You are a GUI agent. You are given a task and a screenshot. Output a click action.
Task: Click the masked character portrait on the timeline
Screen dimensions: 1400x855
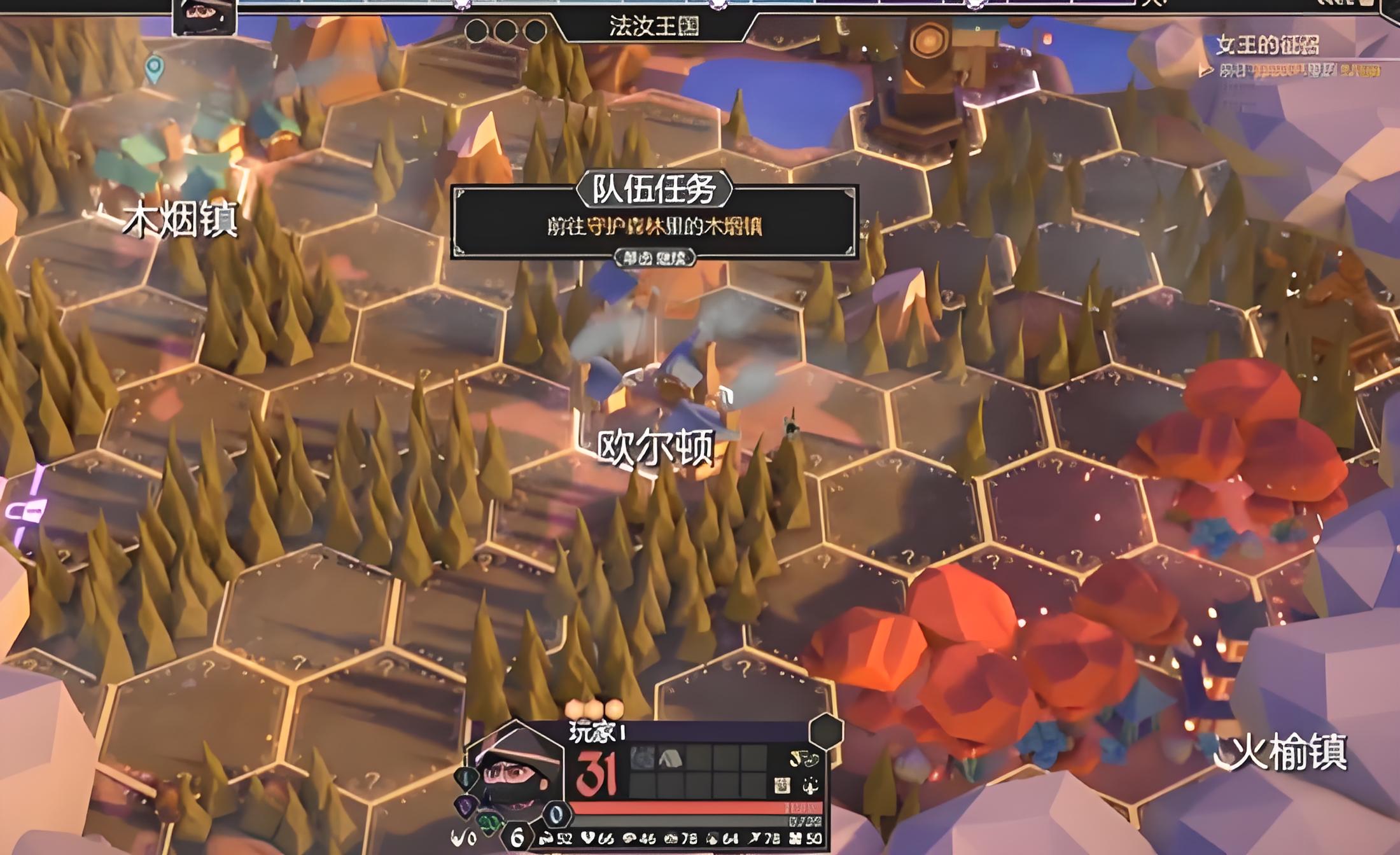tap(204, 15)
